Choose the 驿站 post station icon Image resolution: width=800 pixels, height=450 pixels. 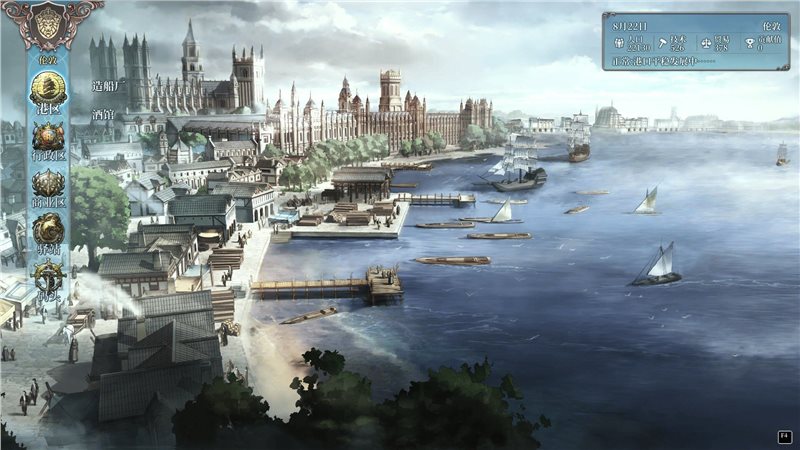(x=47, y=230)
